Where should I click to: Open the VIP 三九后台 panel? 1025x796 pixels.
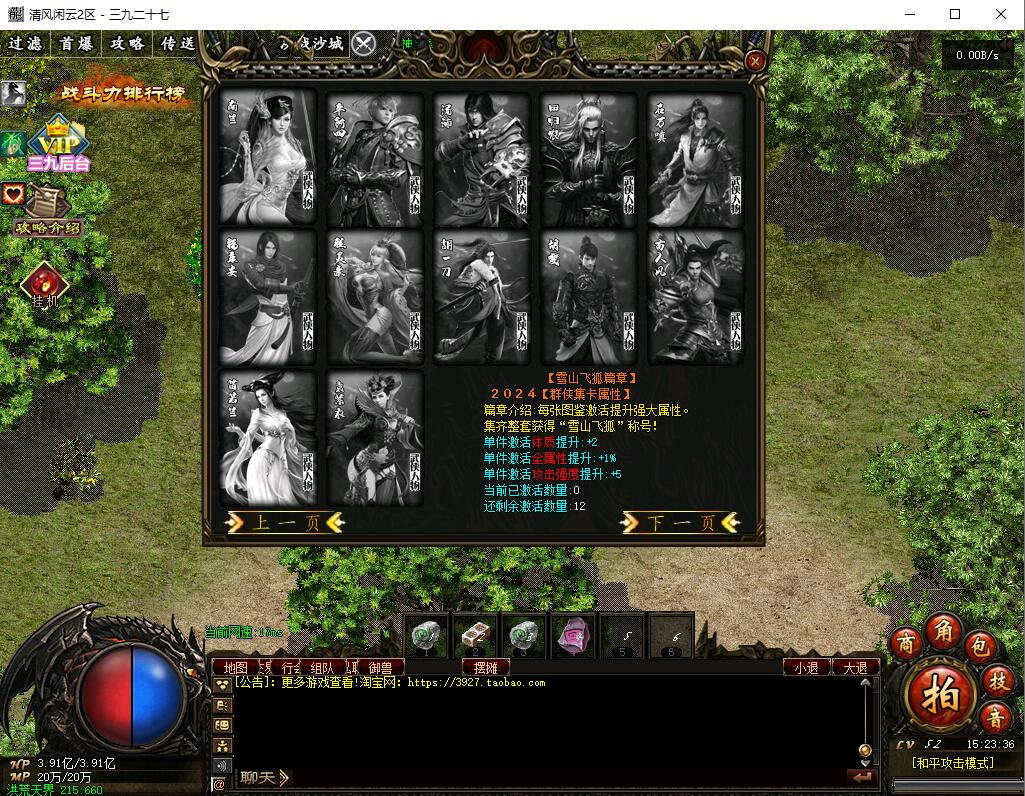(58, 146)
